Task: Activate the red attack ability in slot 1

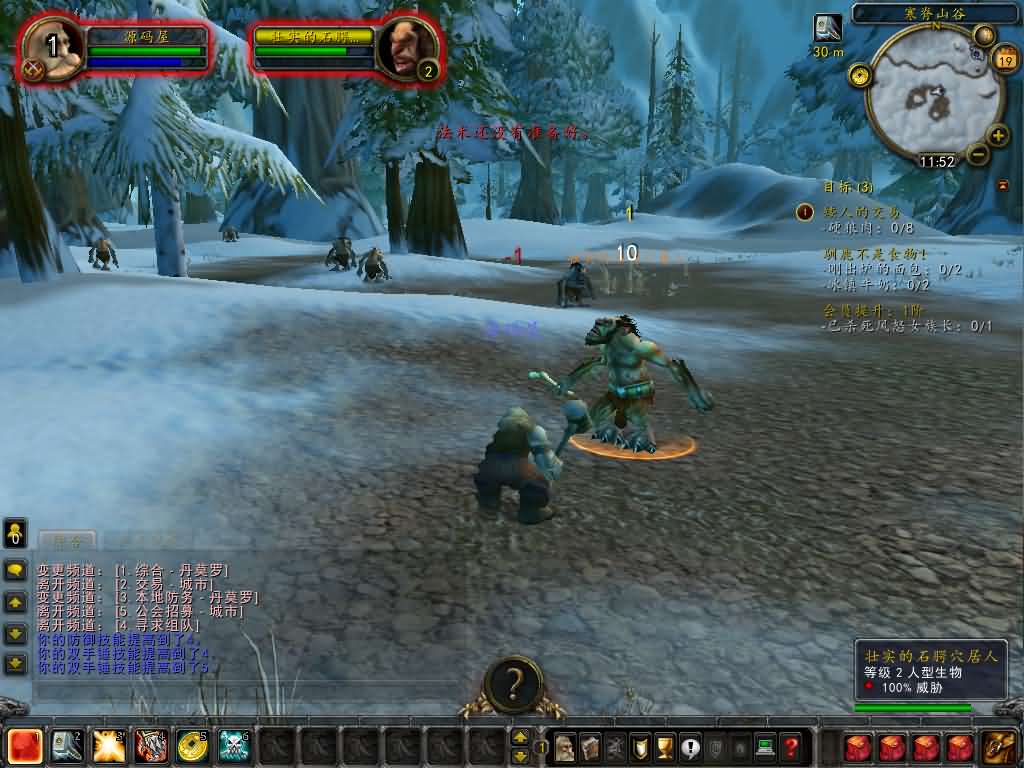Action: click(x=25, y=746)
